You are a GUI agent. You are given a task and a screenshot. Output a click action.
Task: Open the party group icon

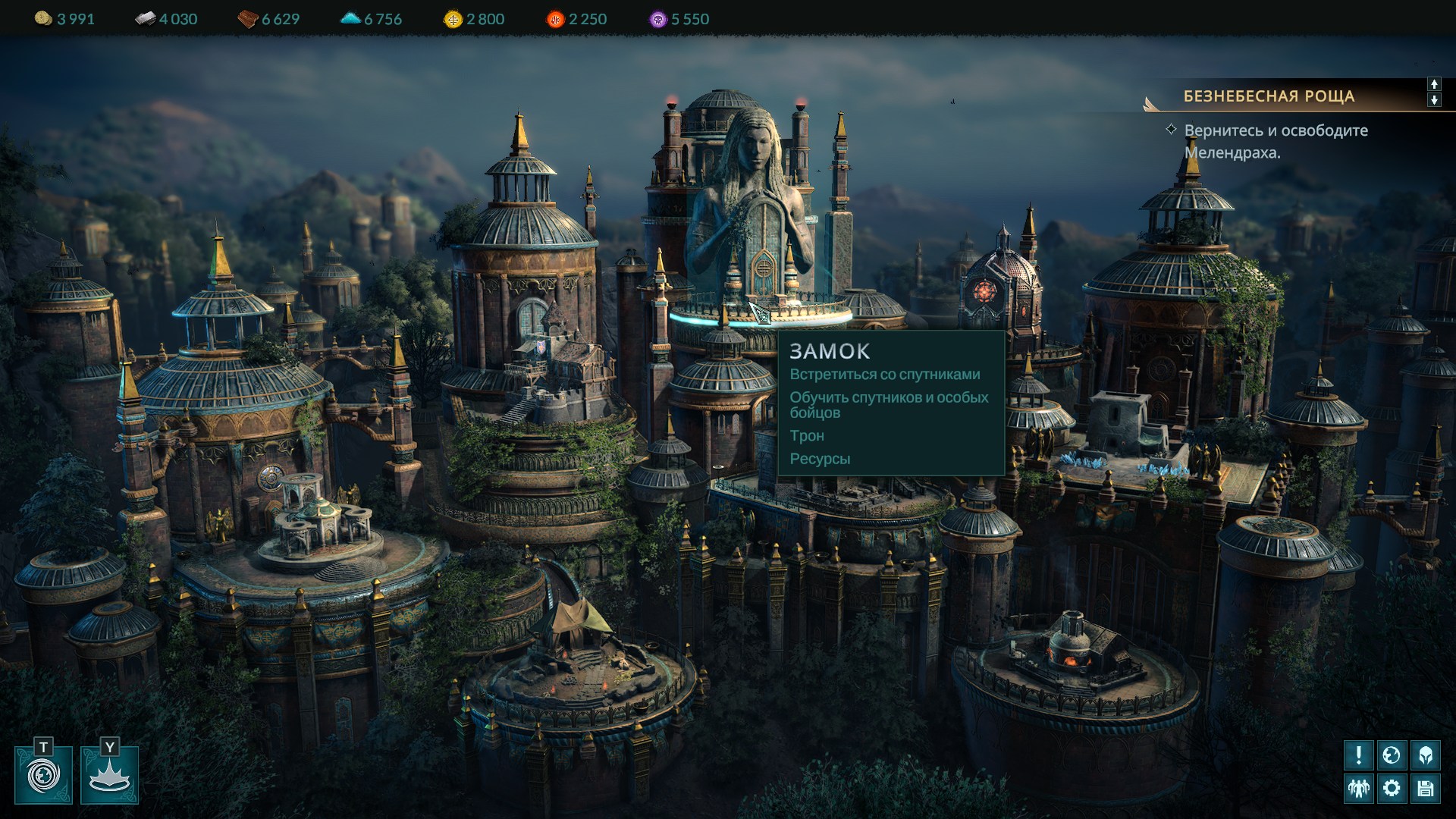1358,788
